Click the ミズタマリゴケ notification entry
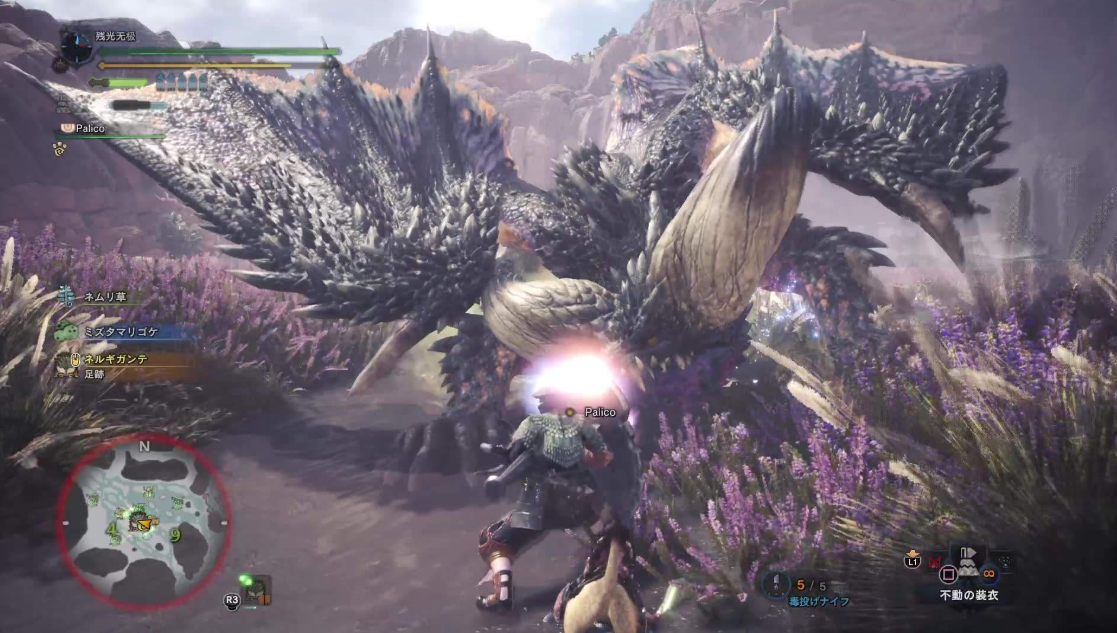The height and width of the screenshot is (633, 1117). tap(110, 330)
